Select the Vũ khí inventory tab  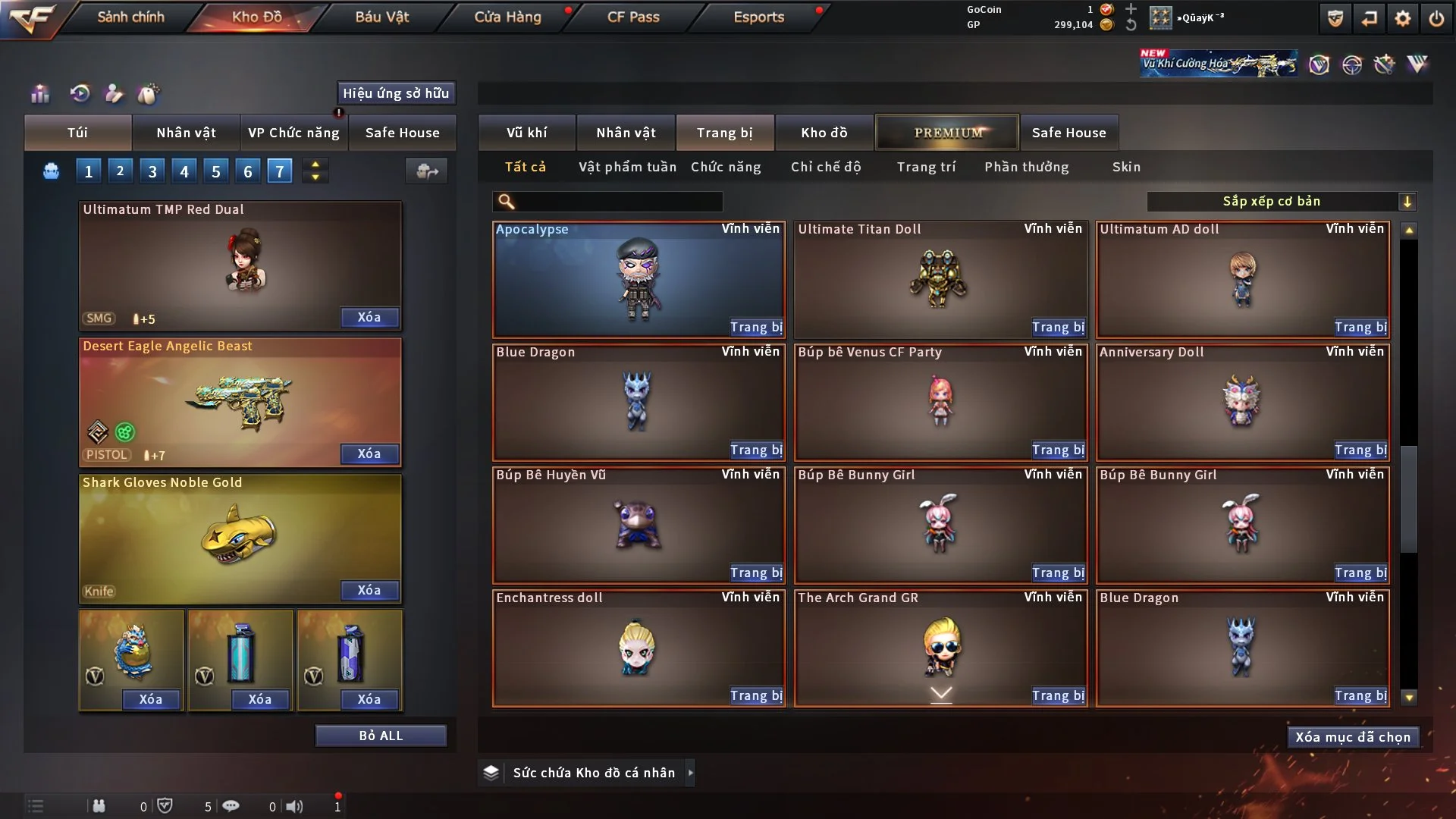(x=527, y=133)
